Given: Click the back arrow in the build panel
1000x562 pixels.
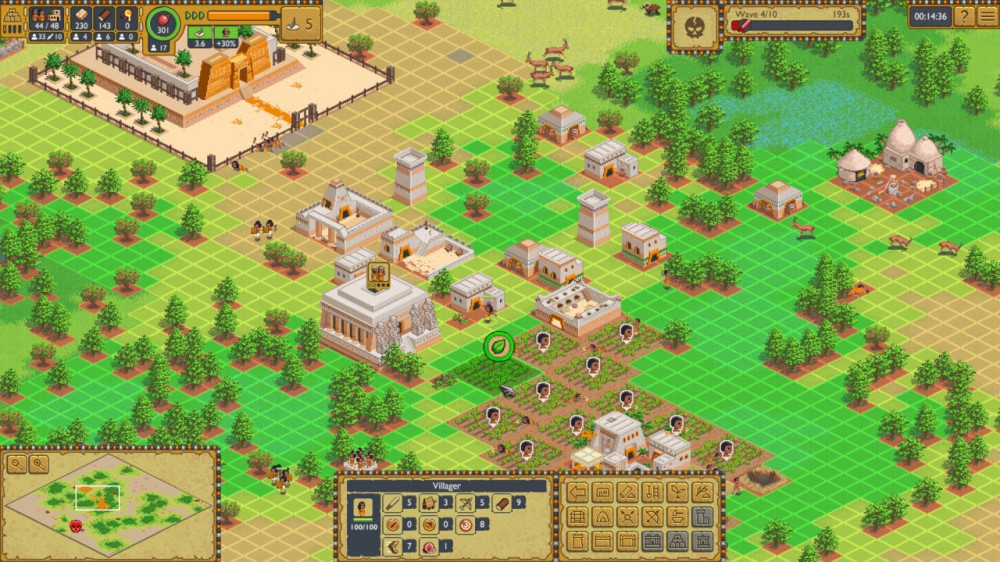Looking at the screenshot, I should (x=576, y=492).
